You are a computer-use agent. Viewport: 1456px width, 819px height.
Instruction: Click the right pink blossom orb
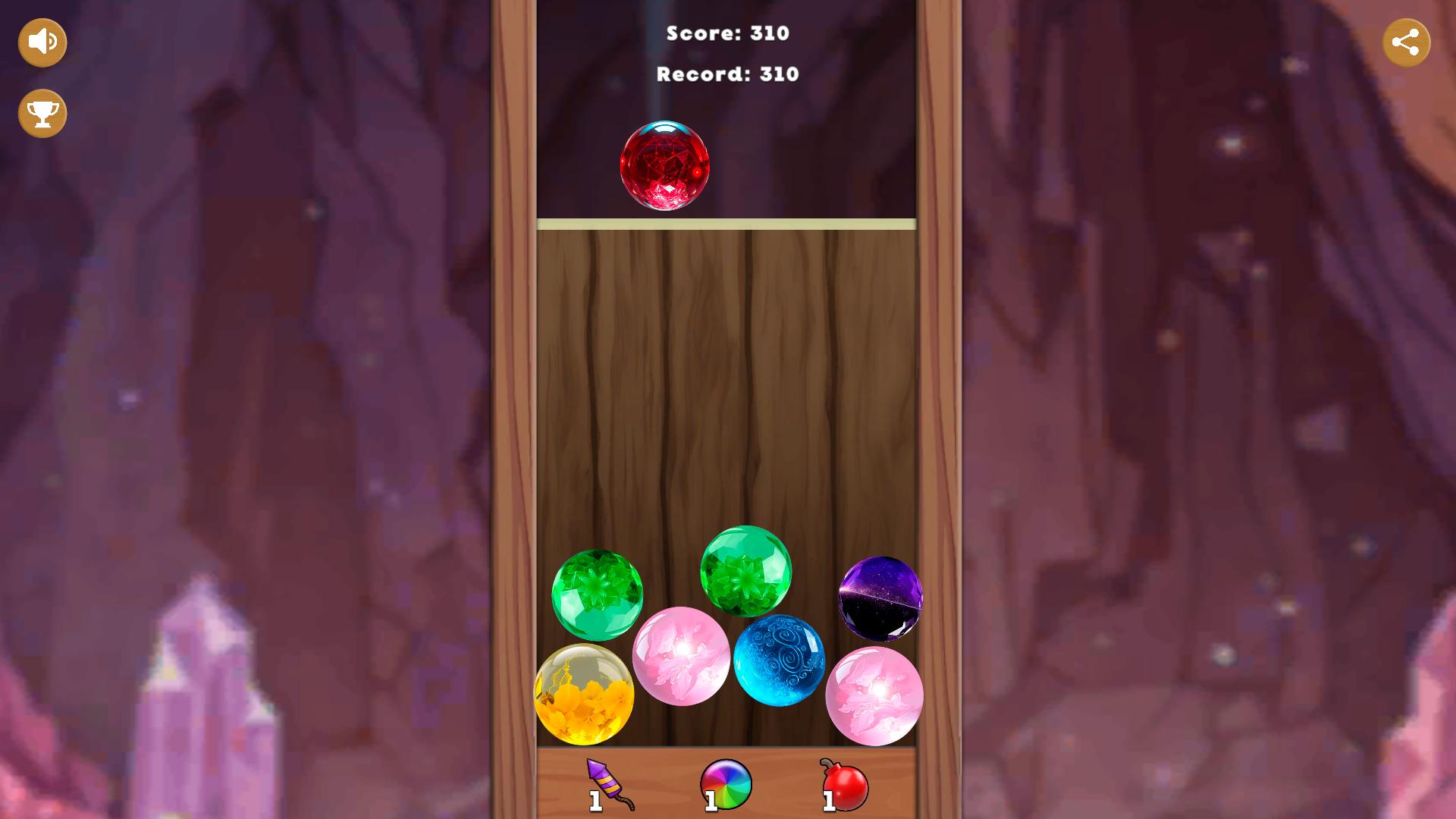click(x=874, y=696)
